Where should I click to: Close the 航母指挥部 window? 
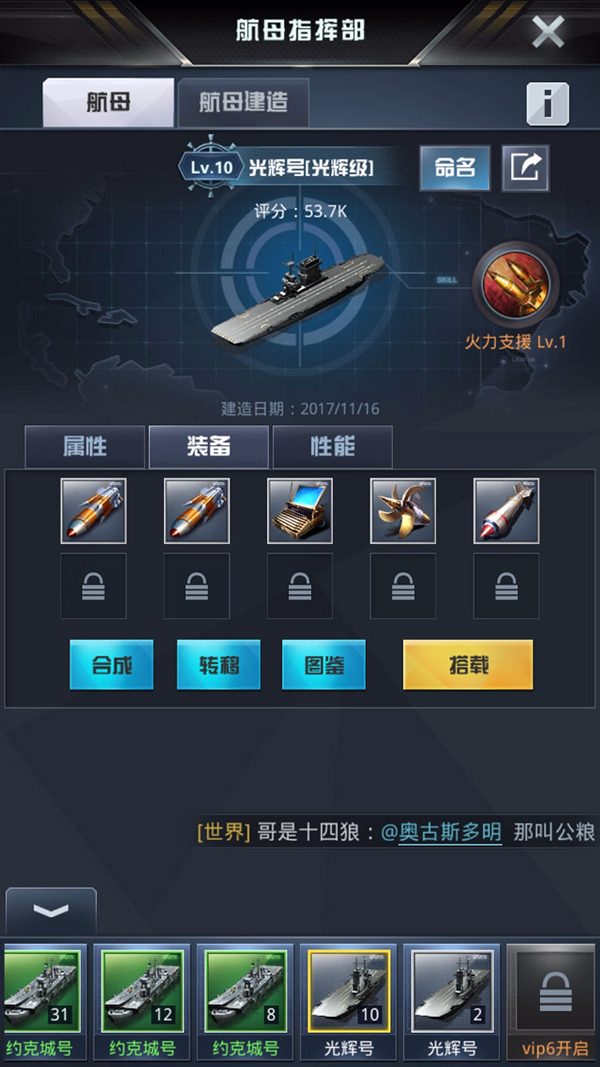click(x=547, y=31)
